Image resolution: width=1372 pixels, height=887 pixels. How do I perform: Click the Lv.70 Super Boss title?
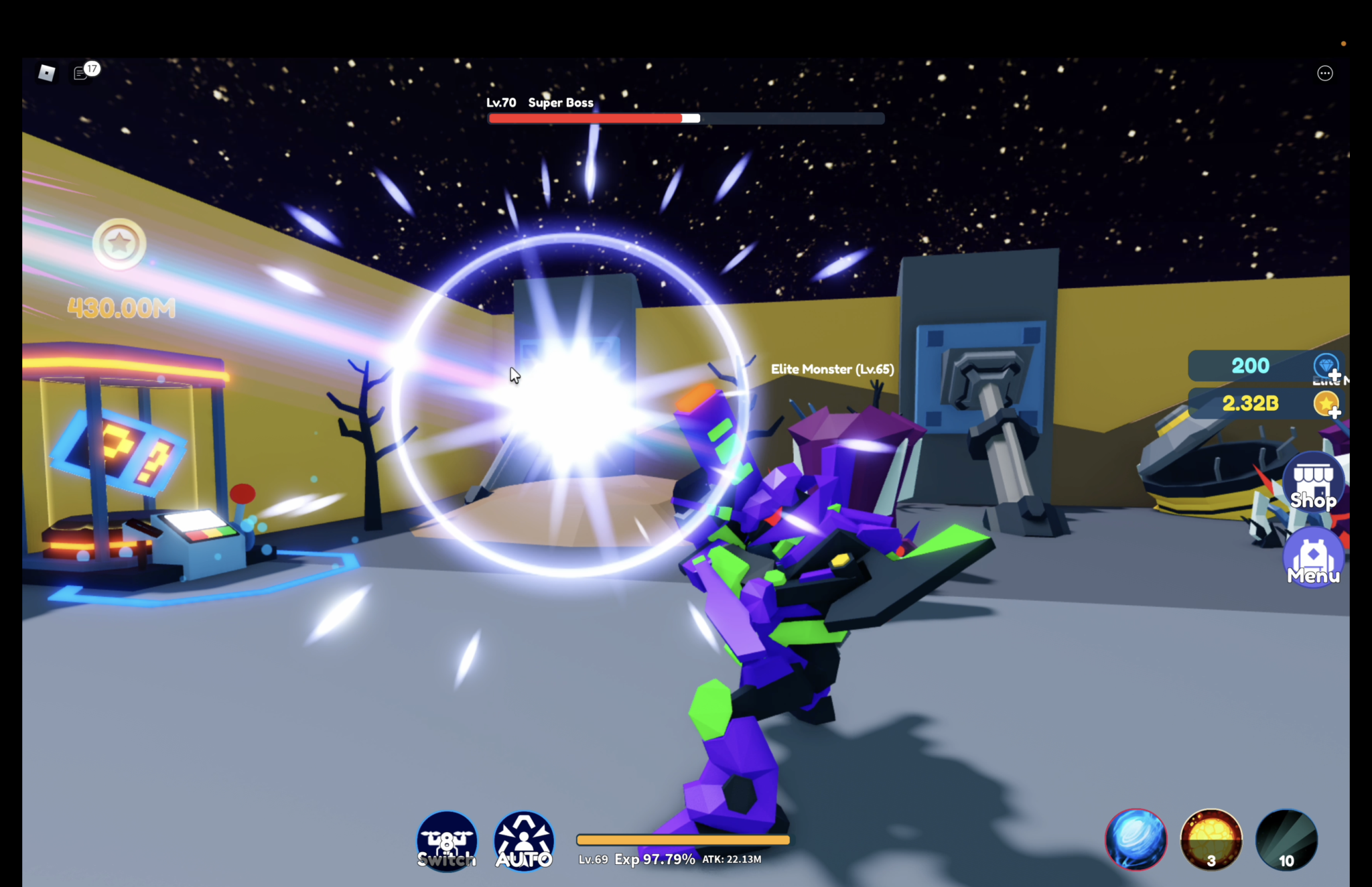tap(539, 103)
